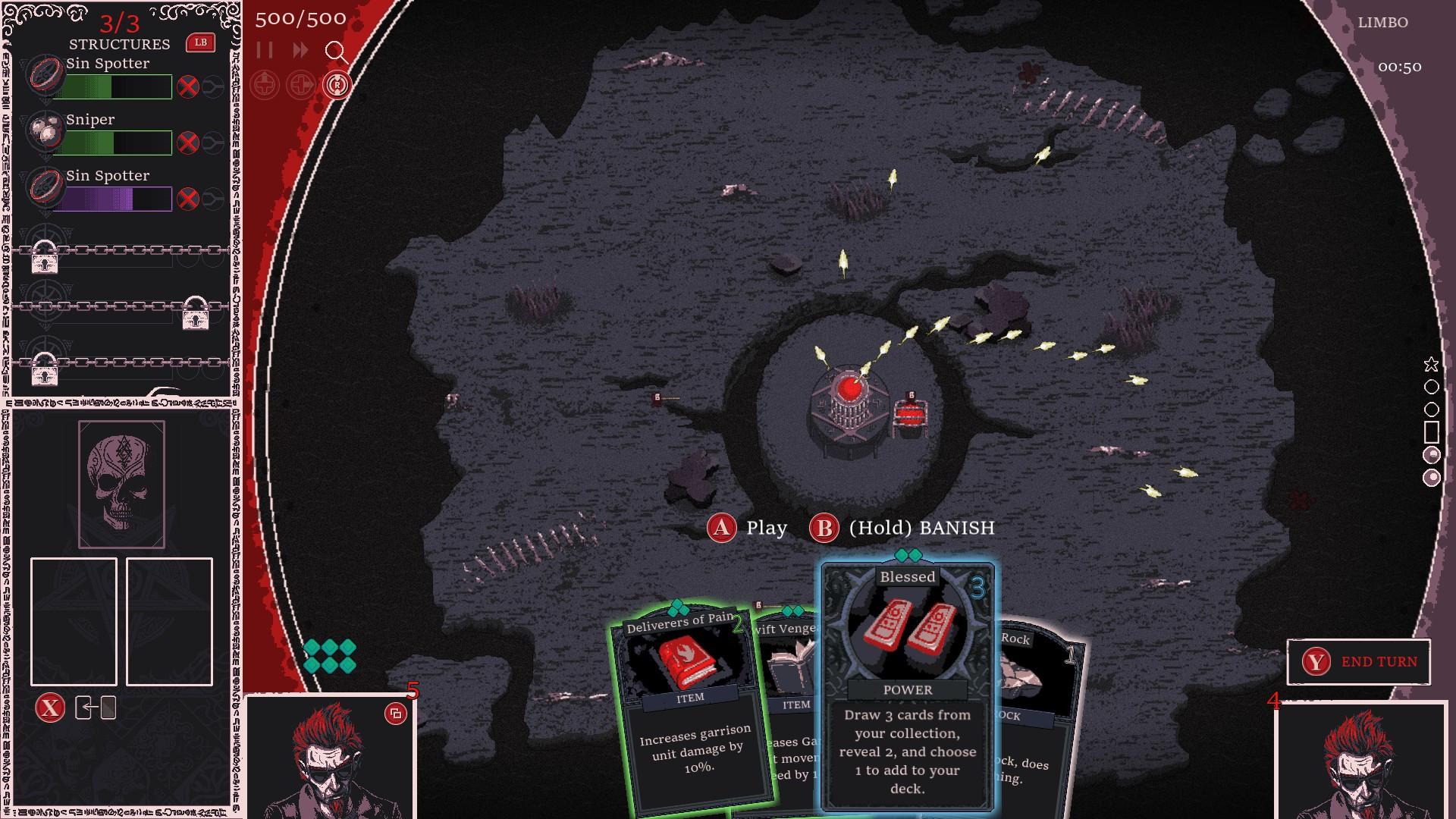Select the skull card in side panel
The image size is (1456, 819).
click(121, 484)
